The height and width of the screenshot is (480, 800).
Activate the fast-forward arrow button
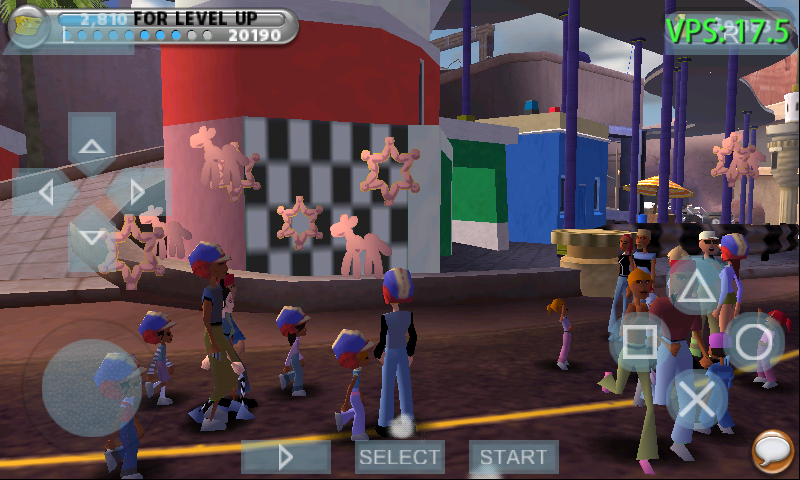coord(286,457)
